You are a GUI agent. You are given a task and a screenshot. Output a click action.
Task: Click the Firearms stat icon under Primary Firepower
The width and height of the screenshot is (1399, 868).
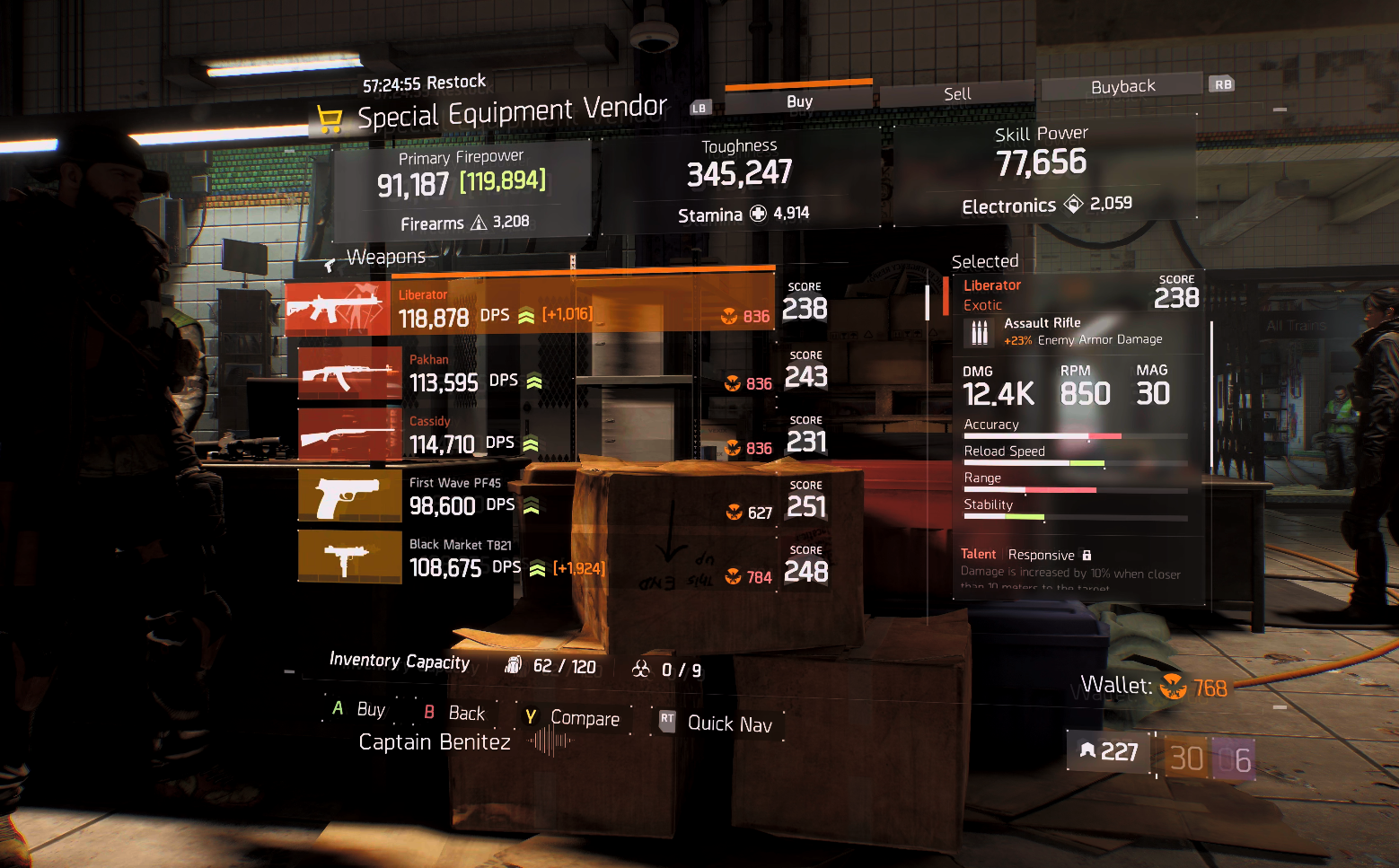(x=479, y=223)
